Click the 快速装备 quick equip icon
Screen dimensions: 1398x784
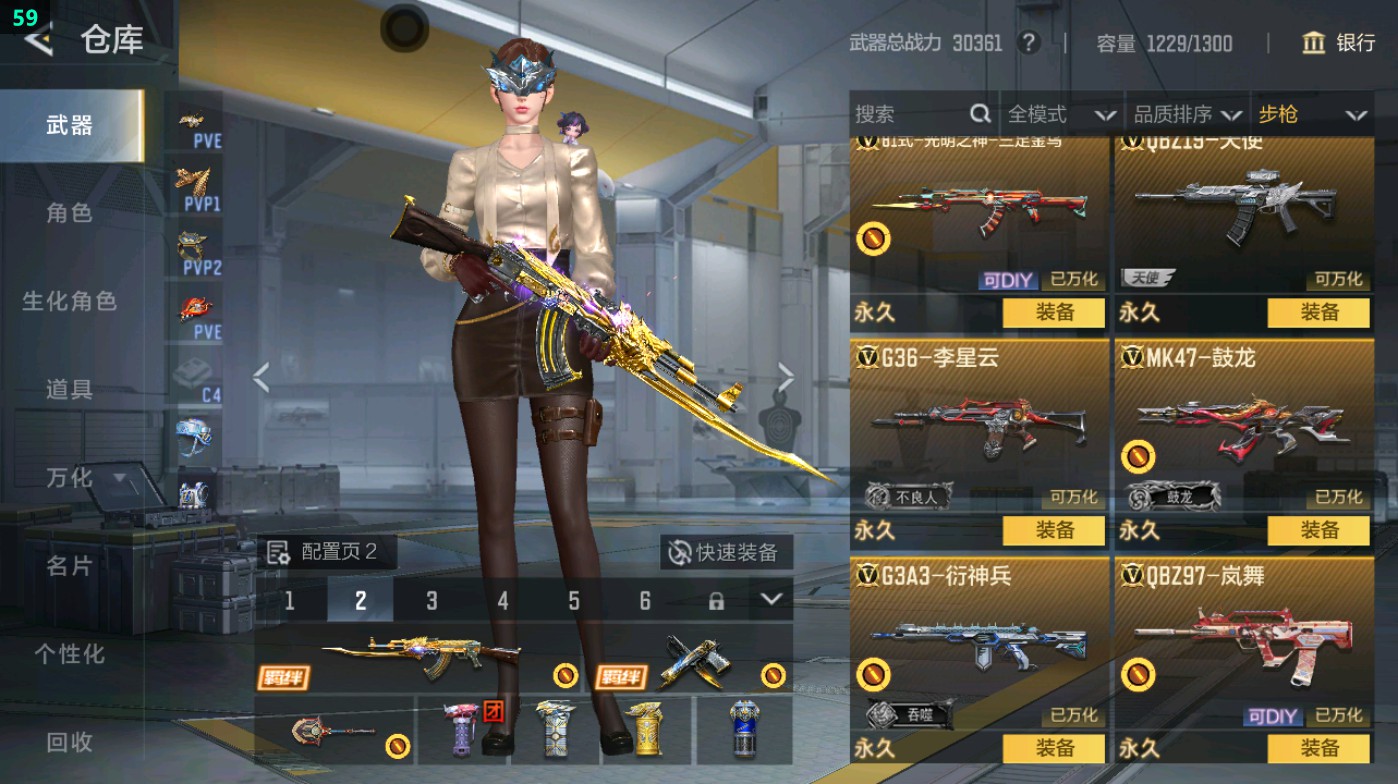678,551
